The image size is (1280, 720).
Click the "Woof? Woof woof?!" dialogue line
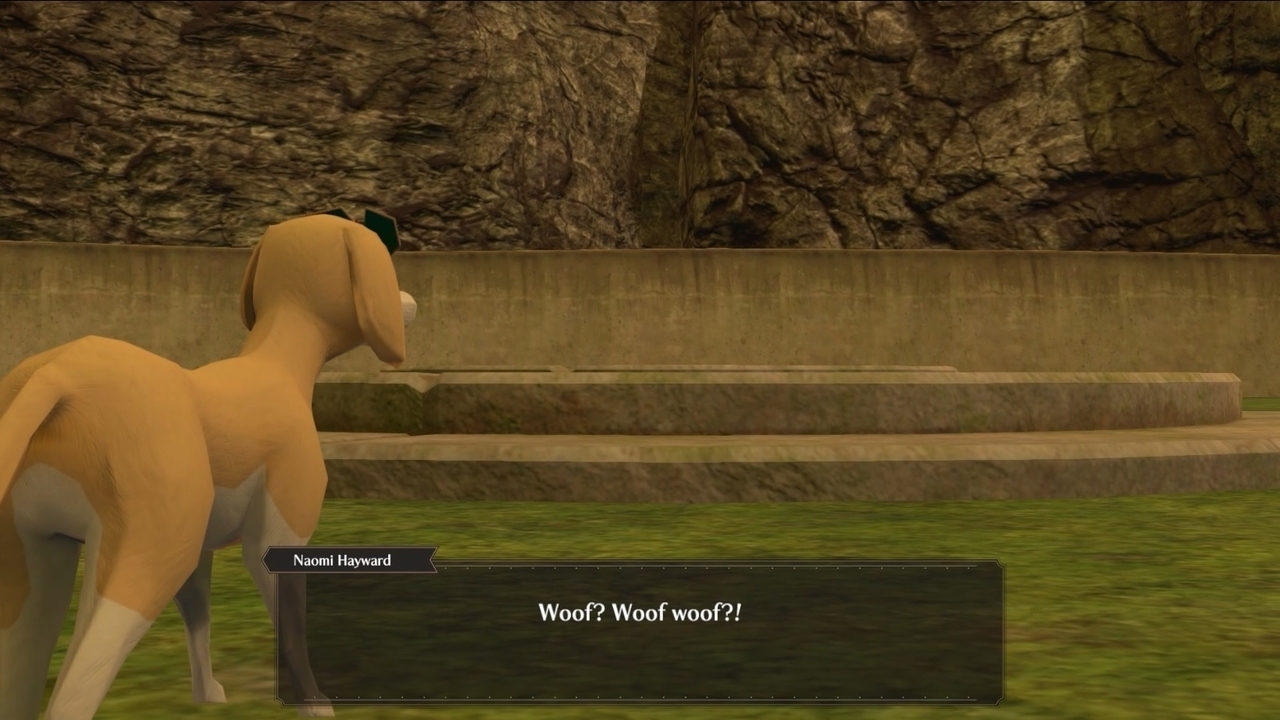(640, 612)
